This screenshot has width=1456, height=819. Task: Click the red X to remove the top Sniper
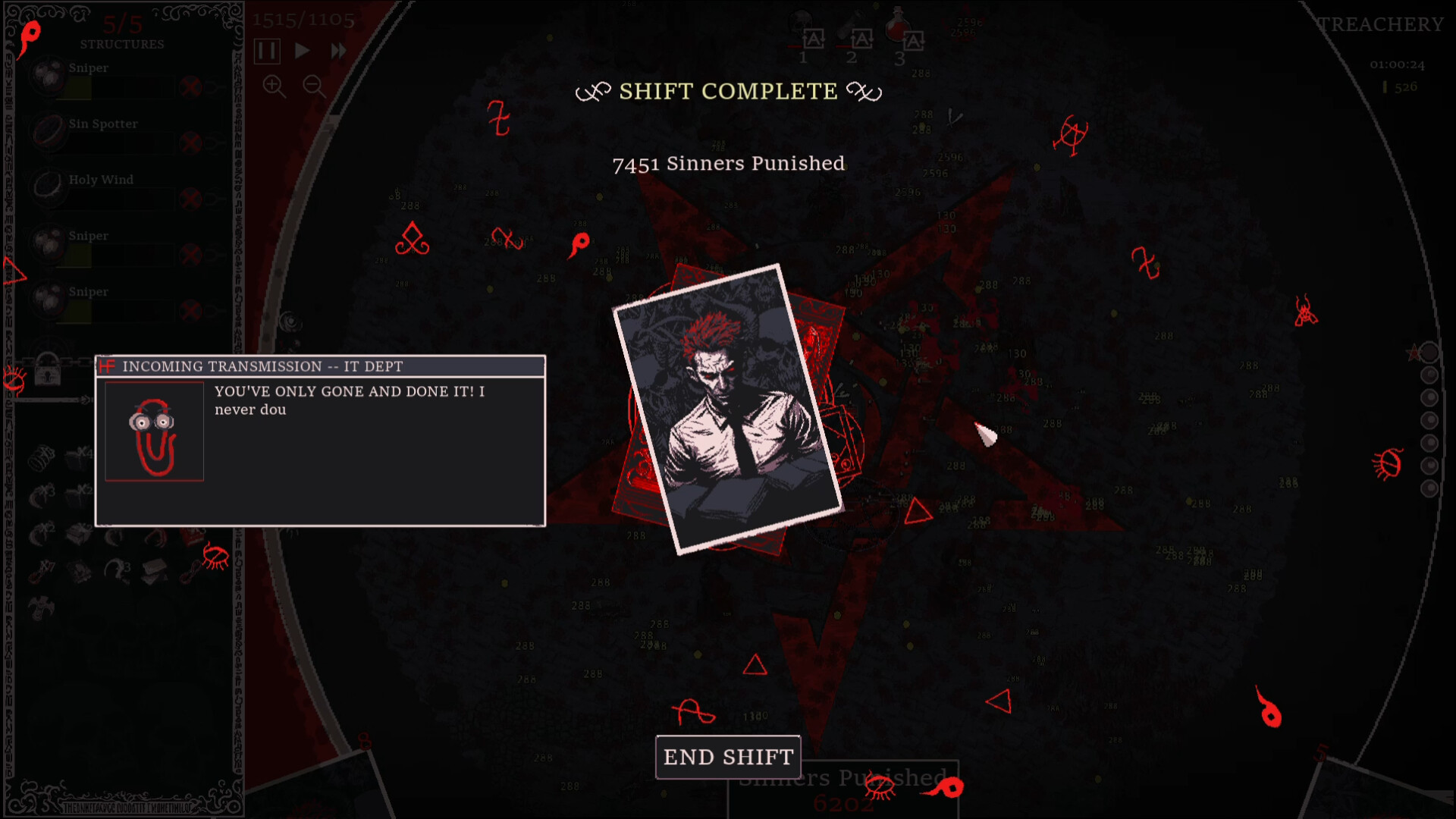point(190,86)
